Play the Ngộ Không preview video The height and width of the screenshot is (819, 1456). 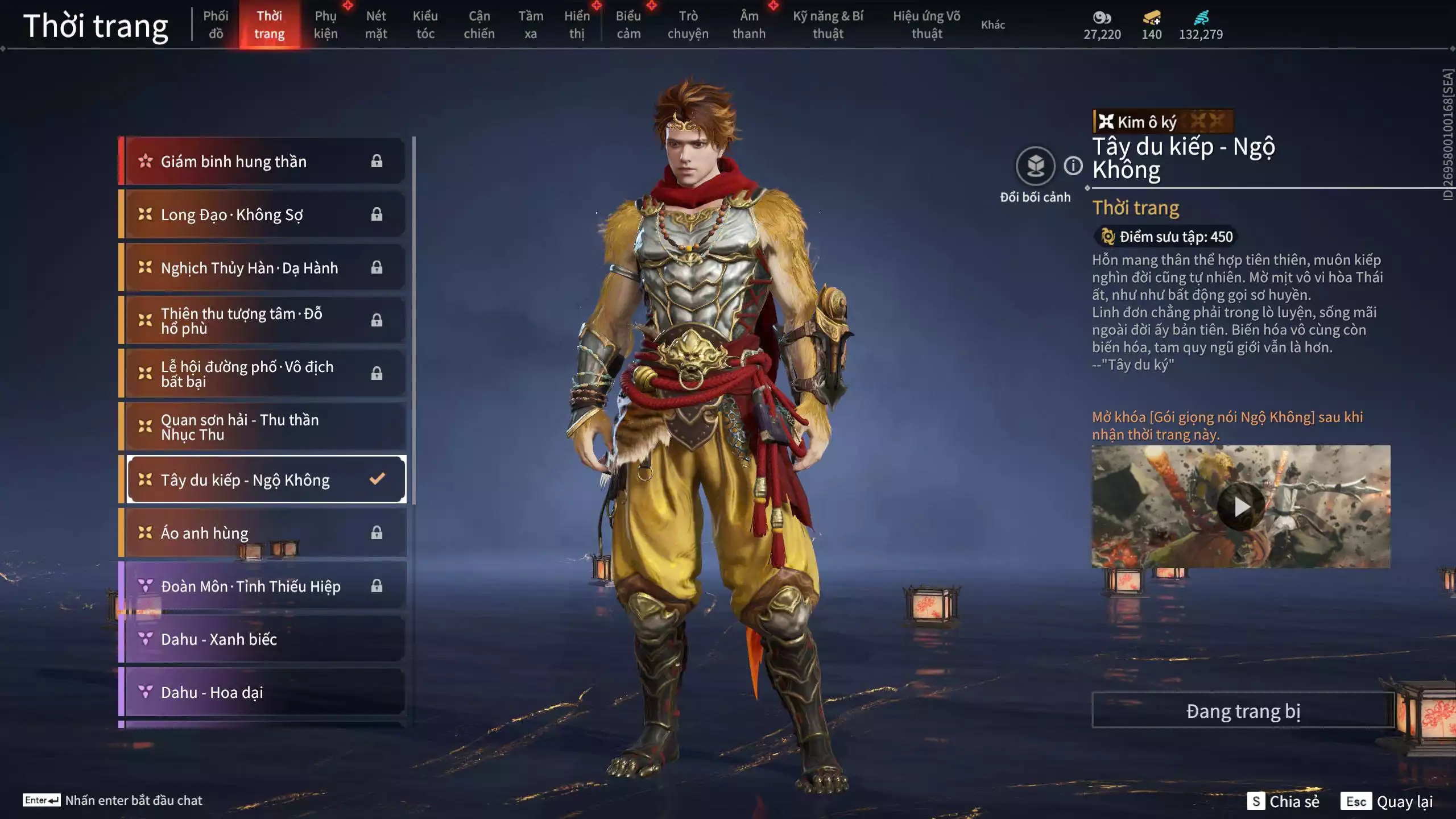(1240, 506)
